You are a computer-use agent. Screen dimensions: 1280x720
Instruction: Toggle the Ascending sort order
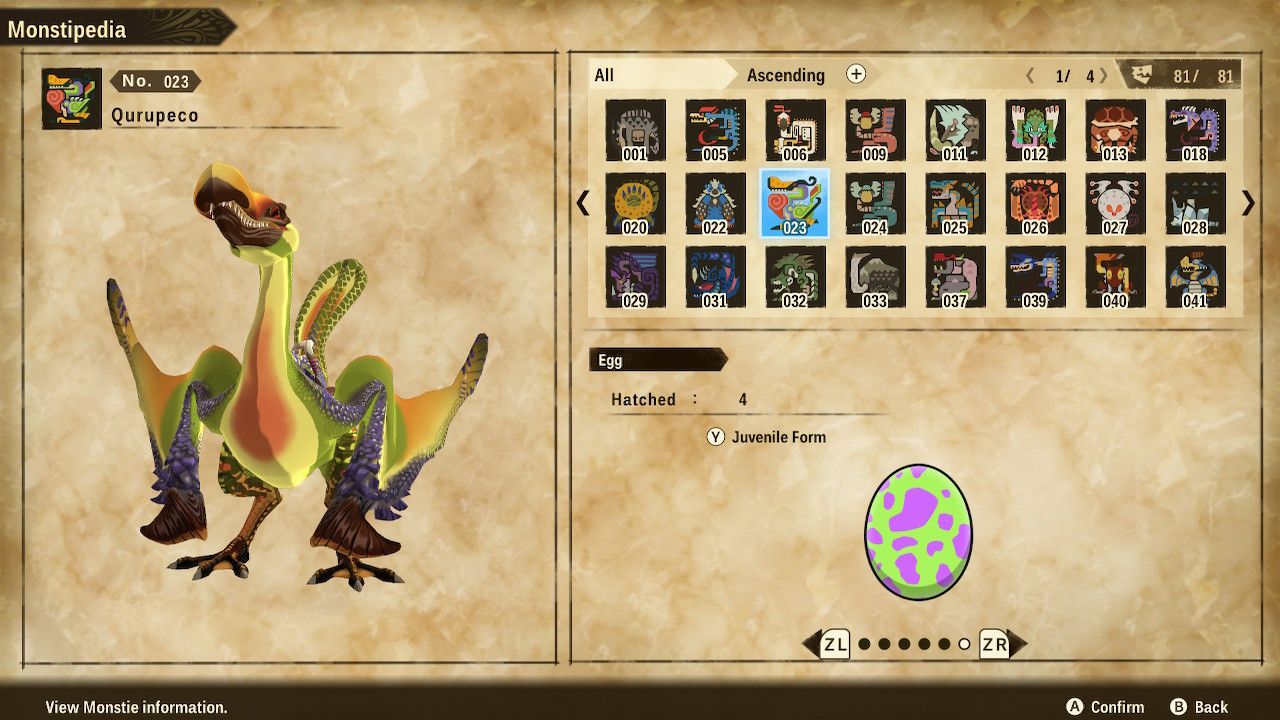pos(787,75)
